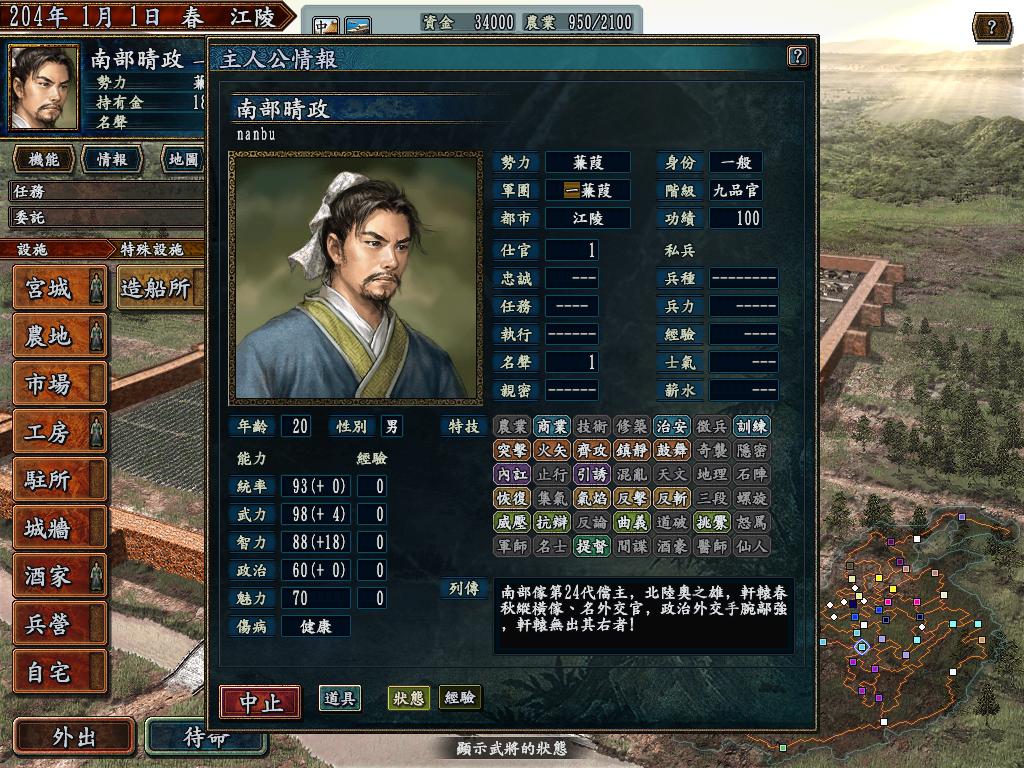The width and height of the screenshot is (1024, 768).
Task: Show the 狀態 status view
Action: (x=408, y=698)
